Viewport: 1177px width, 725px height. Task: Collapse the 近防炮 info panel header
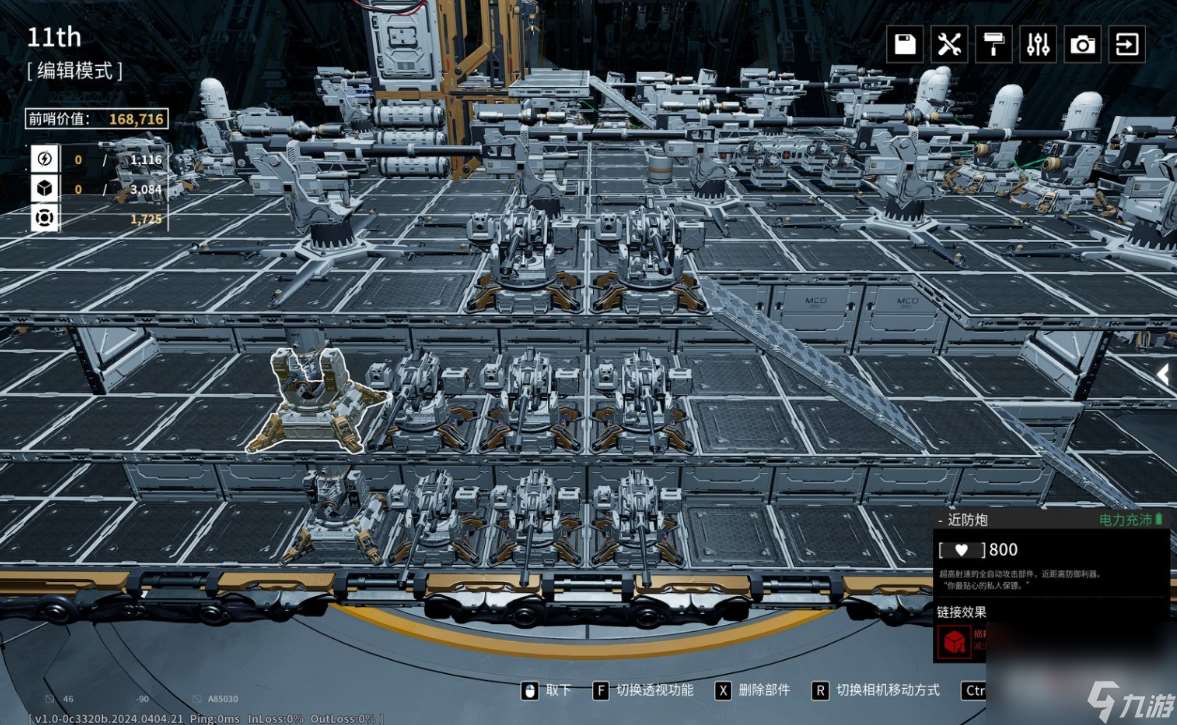[941, 520]
